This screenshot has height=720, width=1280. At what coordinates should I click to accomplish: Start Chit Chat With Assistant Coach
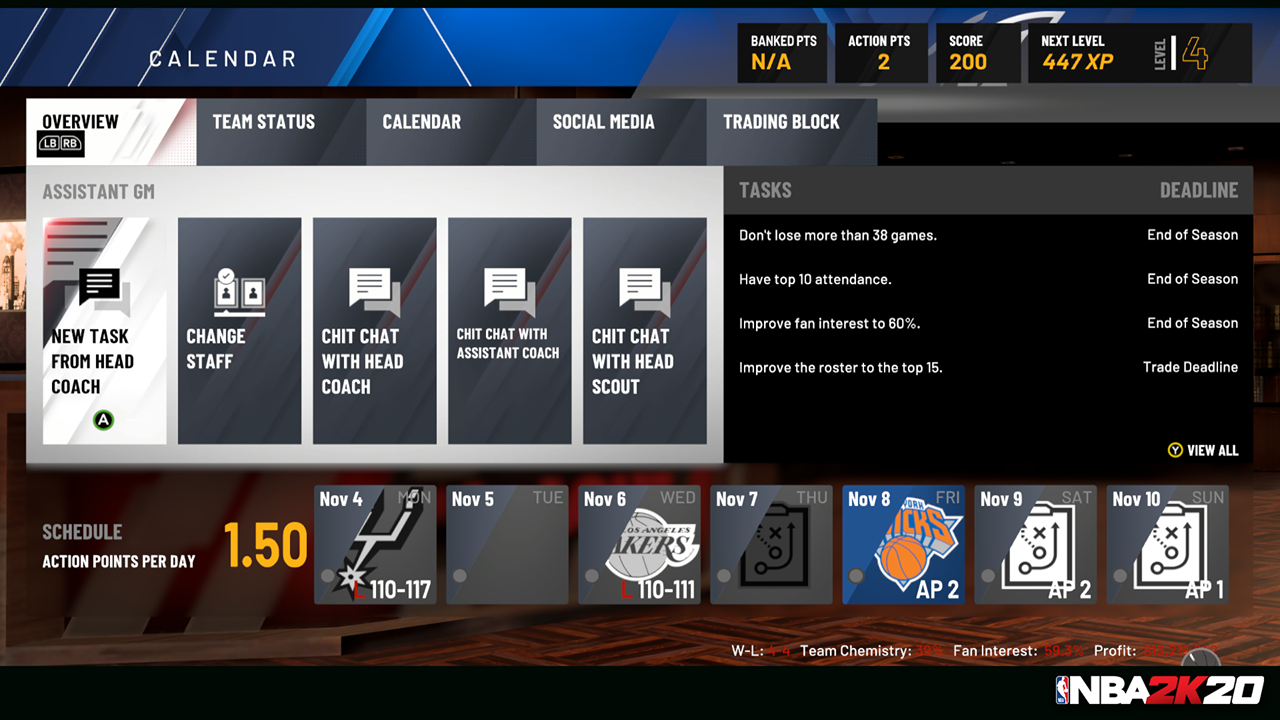point(509,330)
